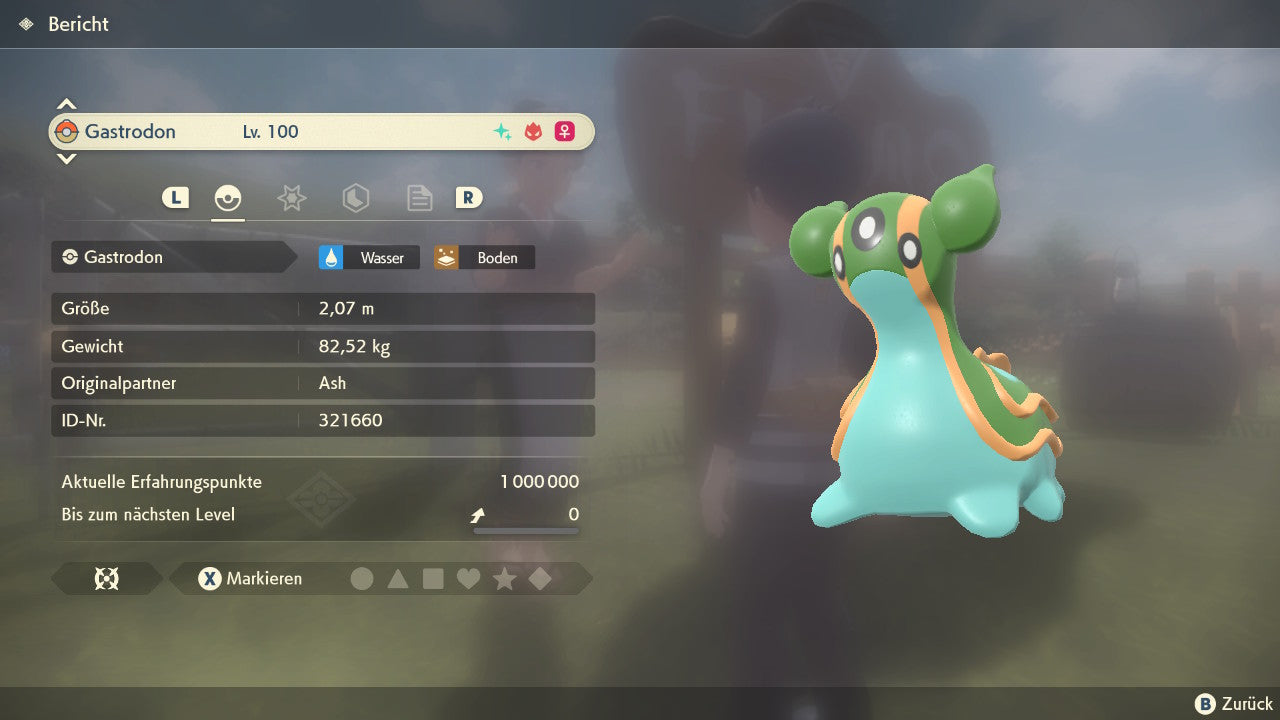1280x720 pixels.
Task: Select the down arrow below Gastrodon's name
Action: coord(66,158)
